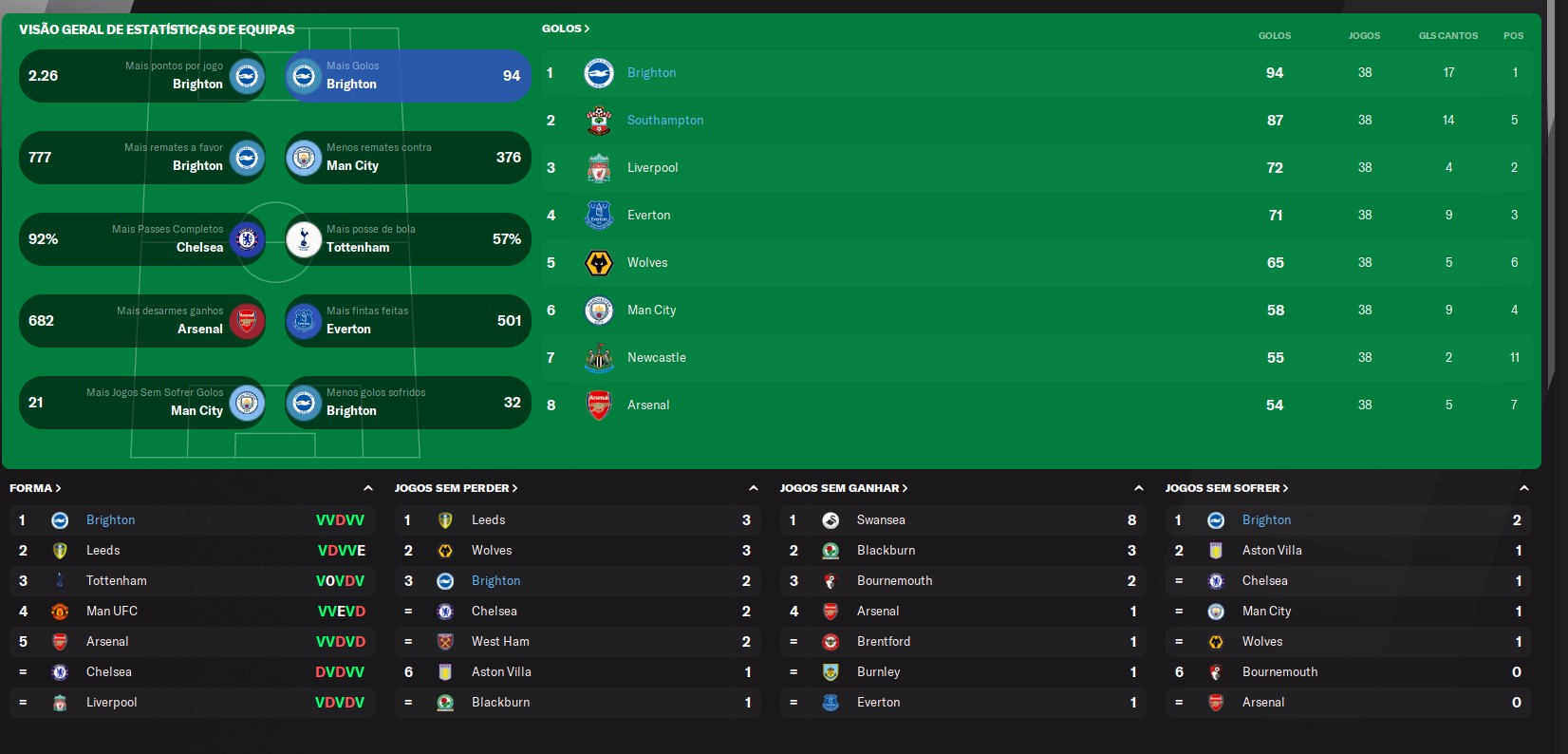Collapse the Jogos Sem Sofrer panel
The width and height of the screenshot is (1568, 754).
pos(1523,488)
